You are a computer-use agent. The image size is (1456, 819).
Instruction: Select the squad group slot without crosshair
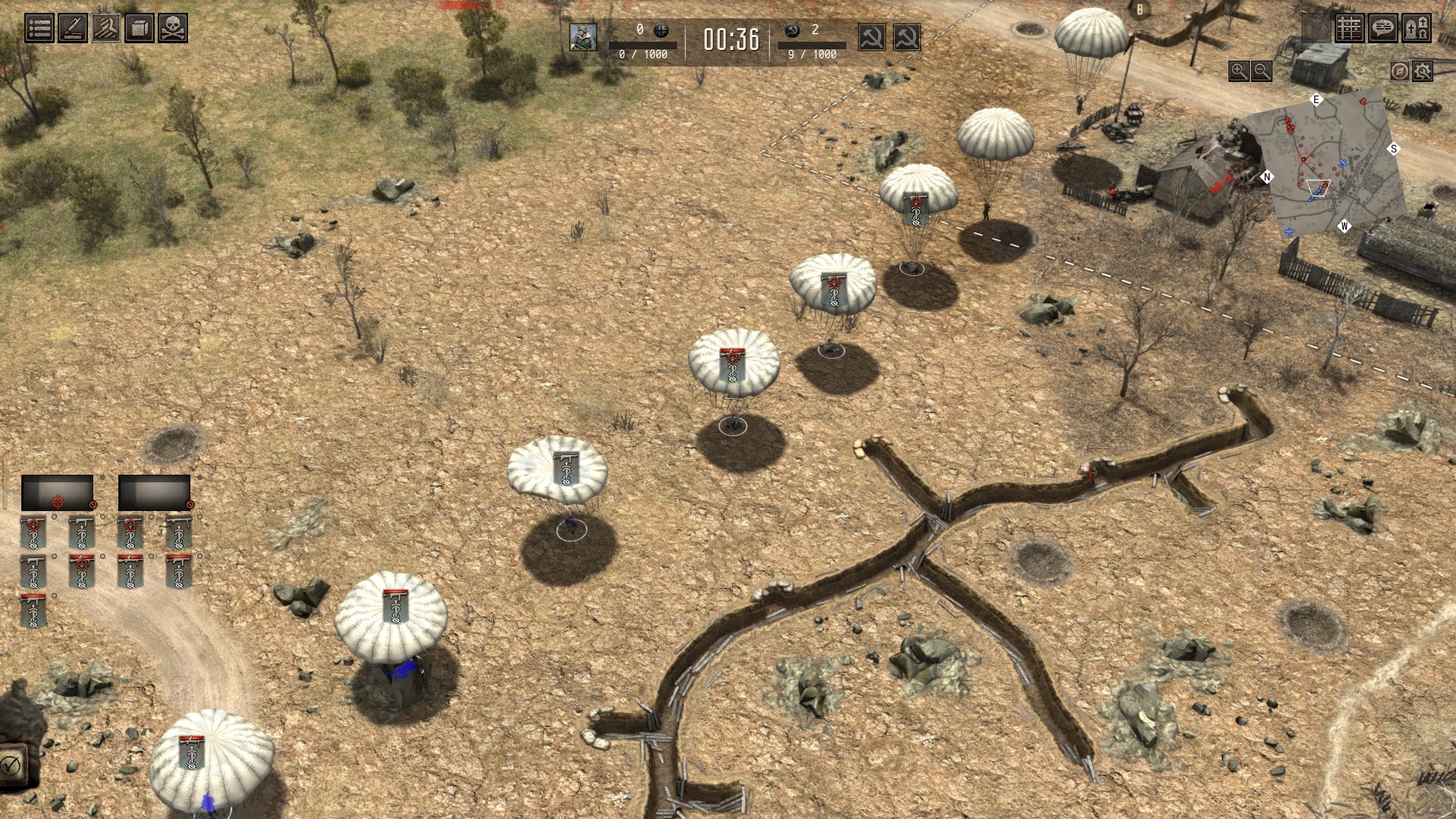coord(155,493)
